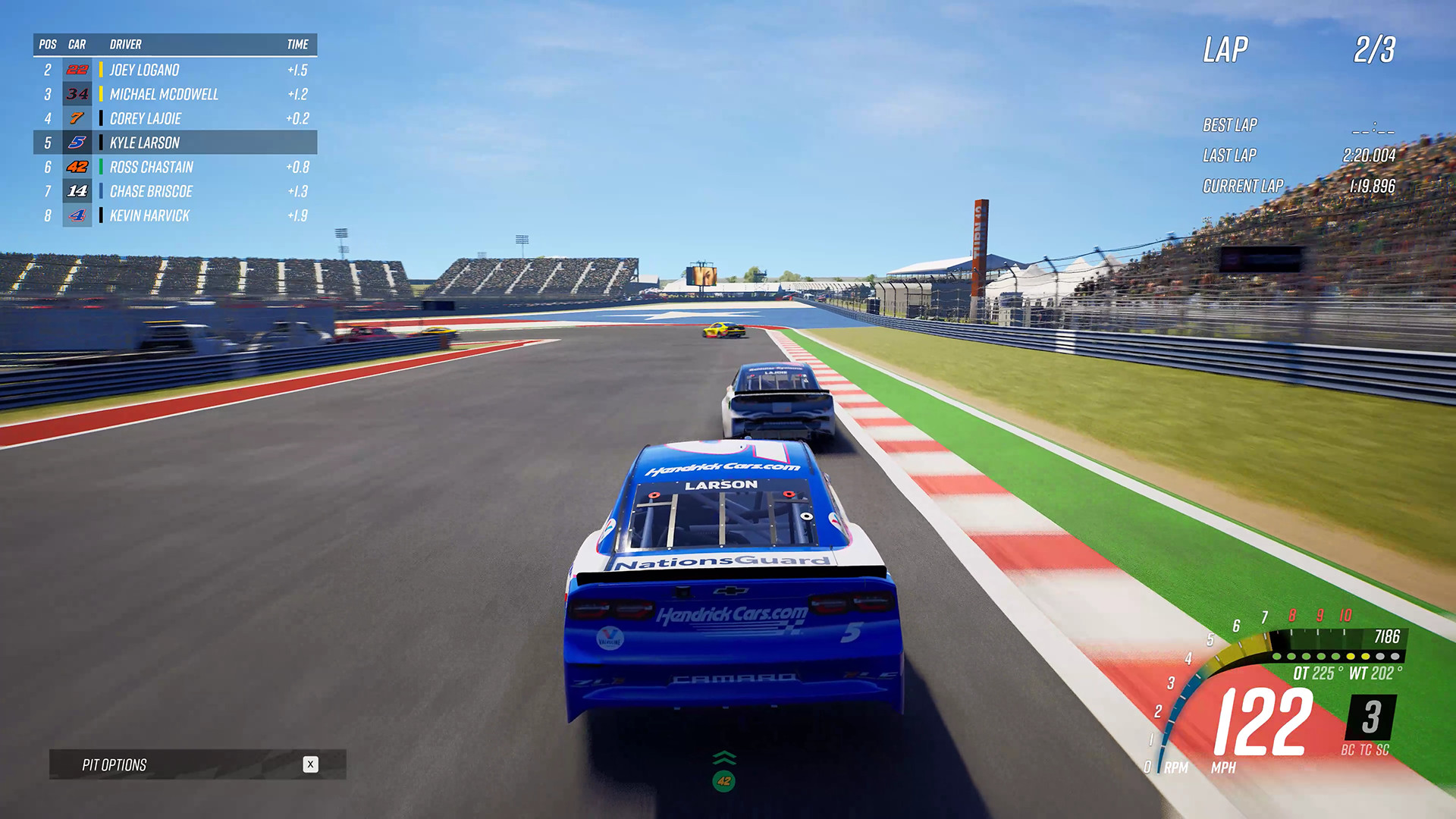Select Ross Chastain's number 42 car badge
The image size is (1456, 819).
76,167
